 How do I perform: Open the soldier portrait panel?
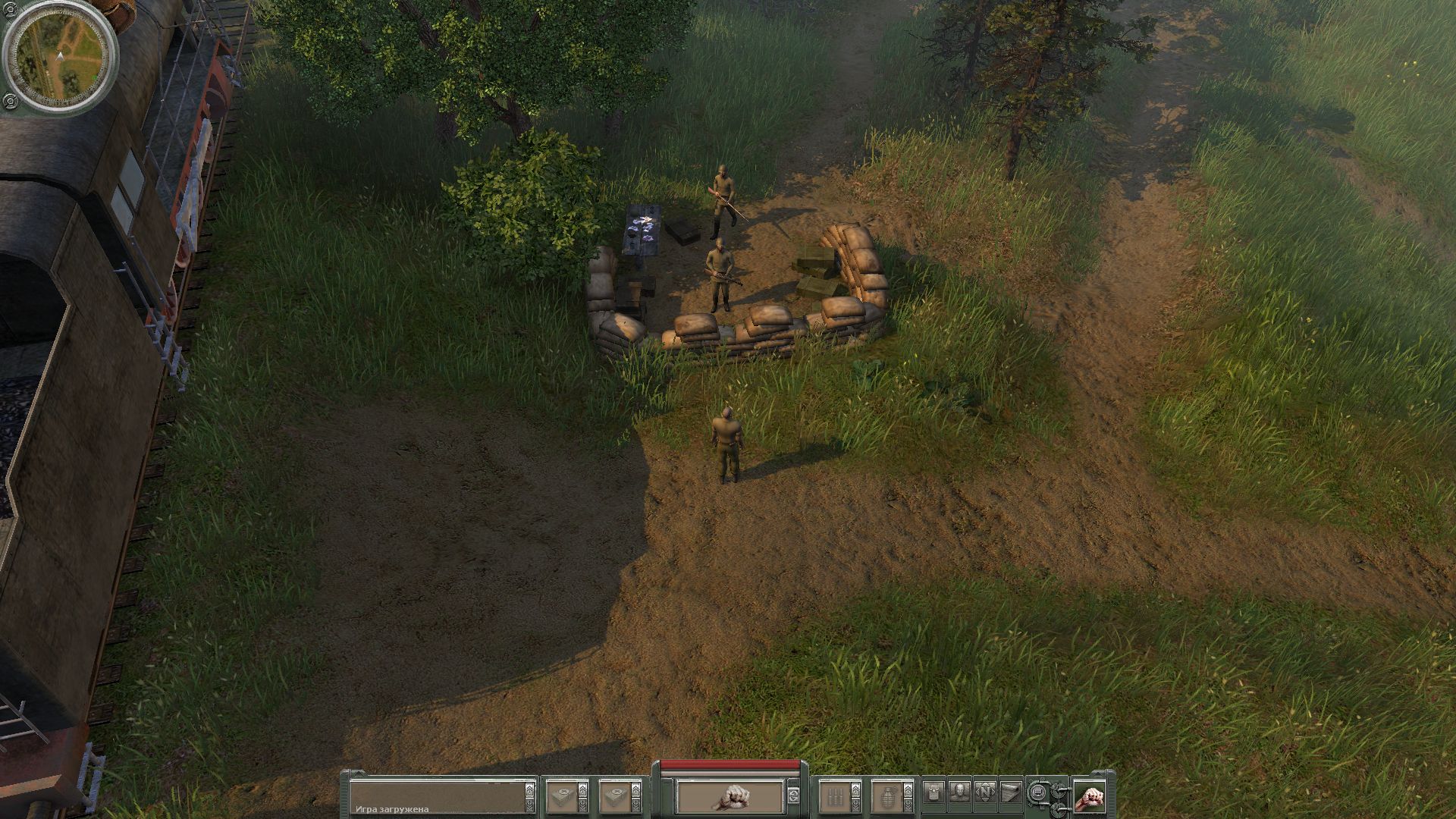click(959, 793)
